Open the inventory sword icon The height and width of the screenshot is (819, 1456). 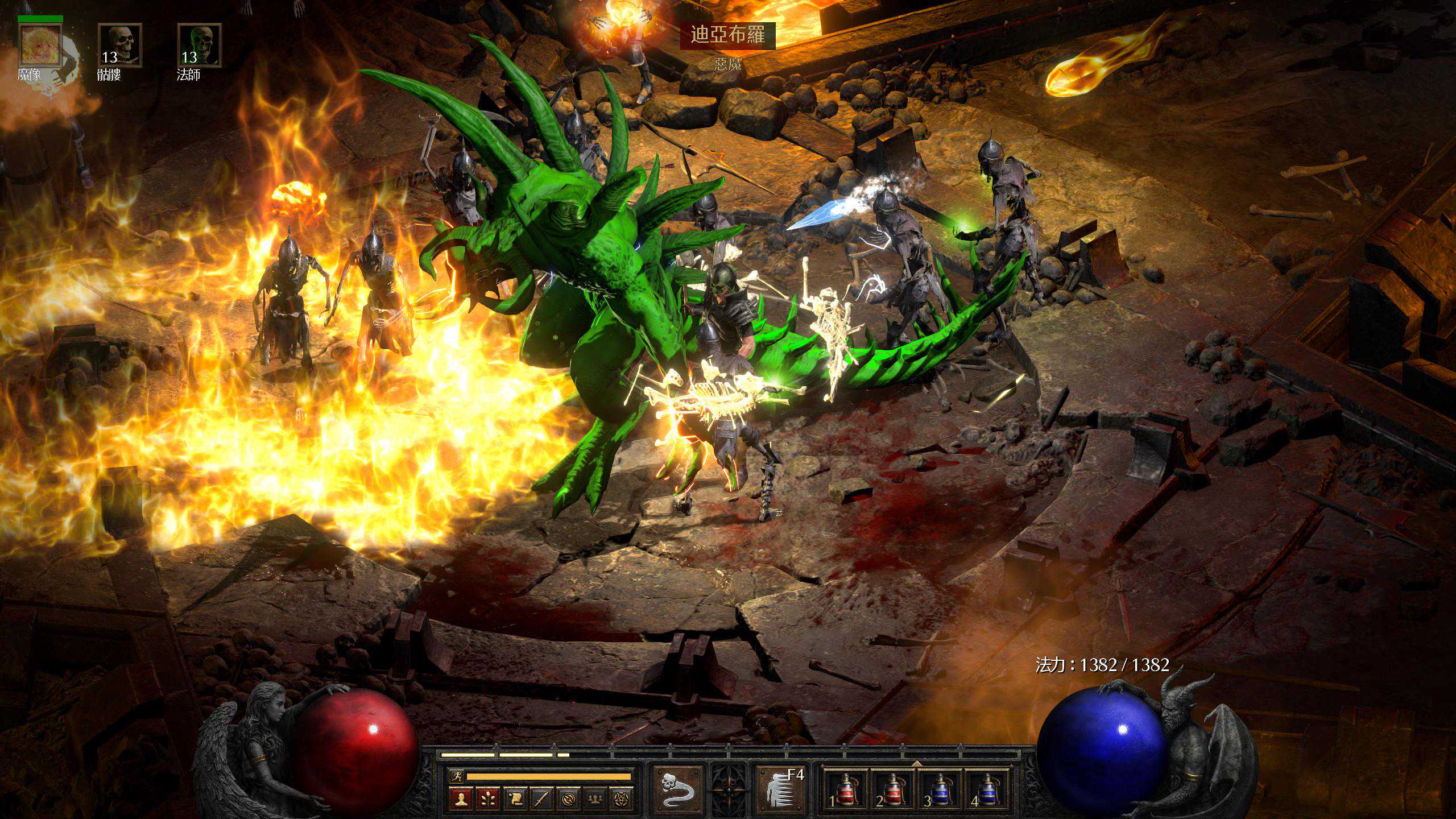[541, 799]
